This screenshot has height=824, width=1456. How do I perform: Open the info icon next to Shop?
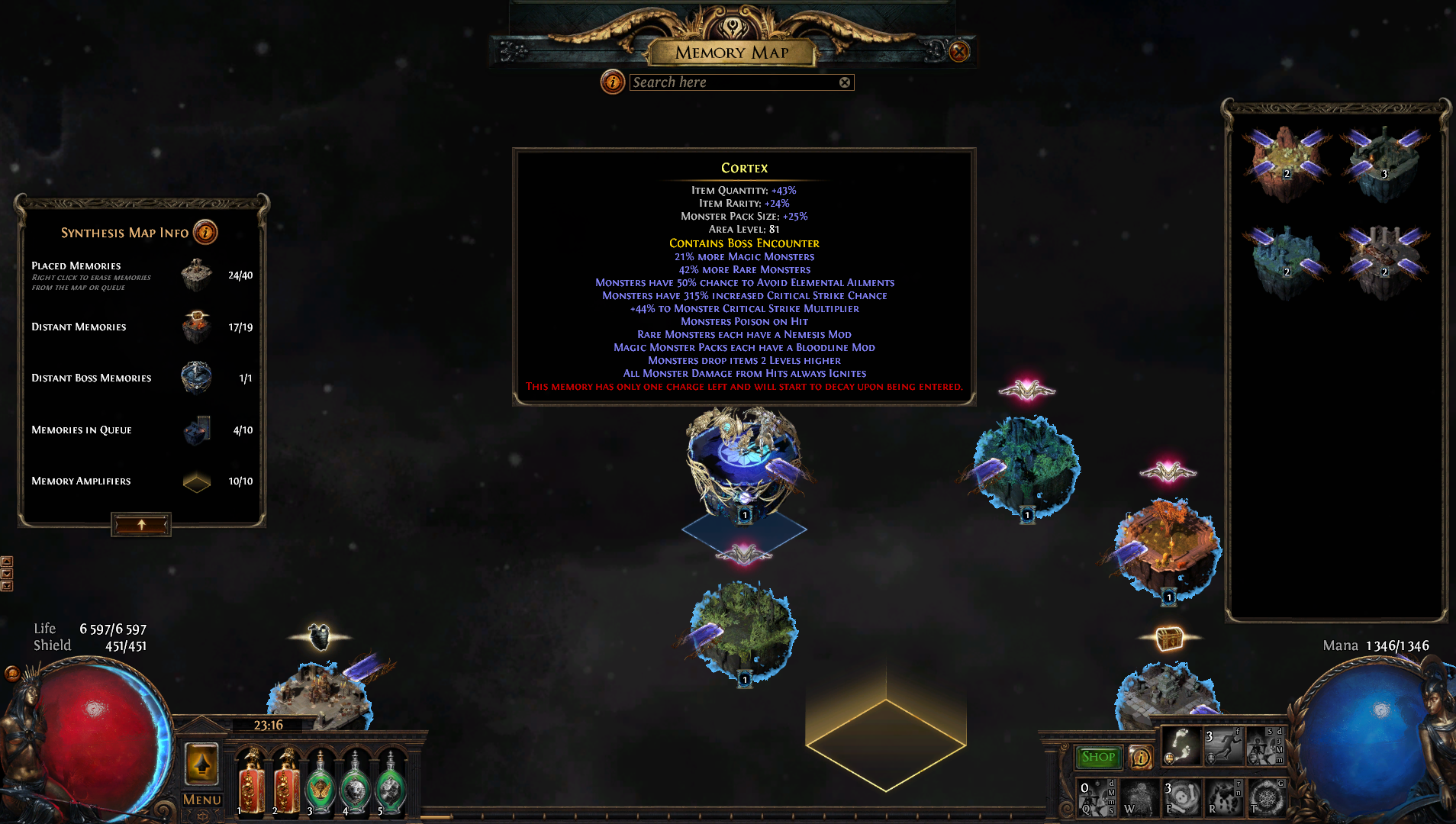point(1140,757)
